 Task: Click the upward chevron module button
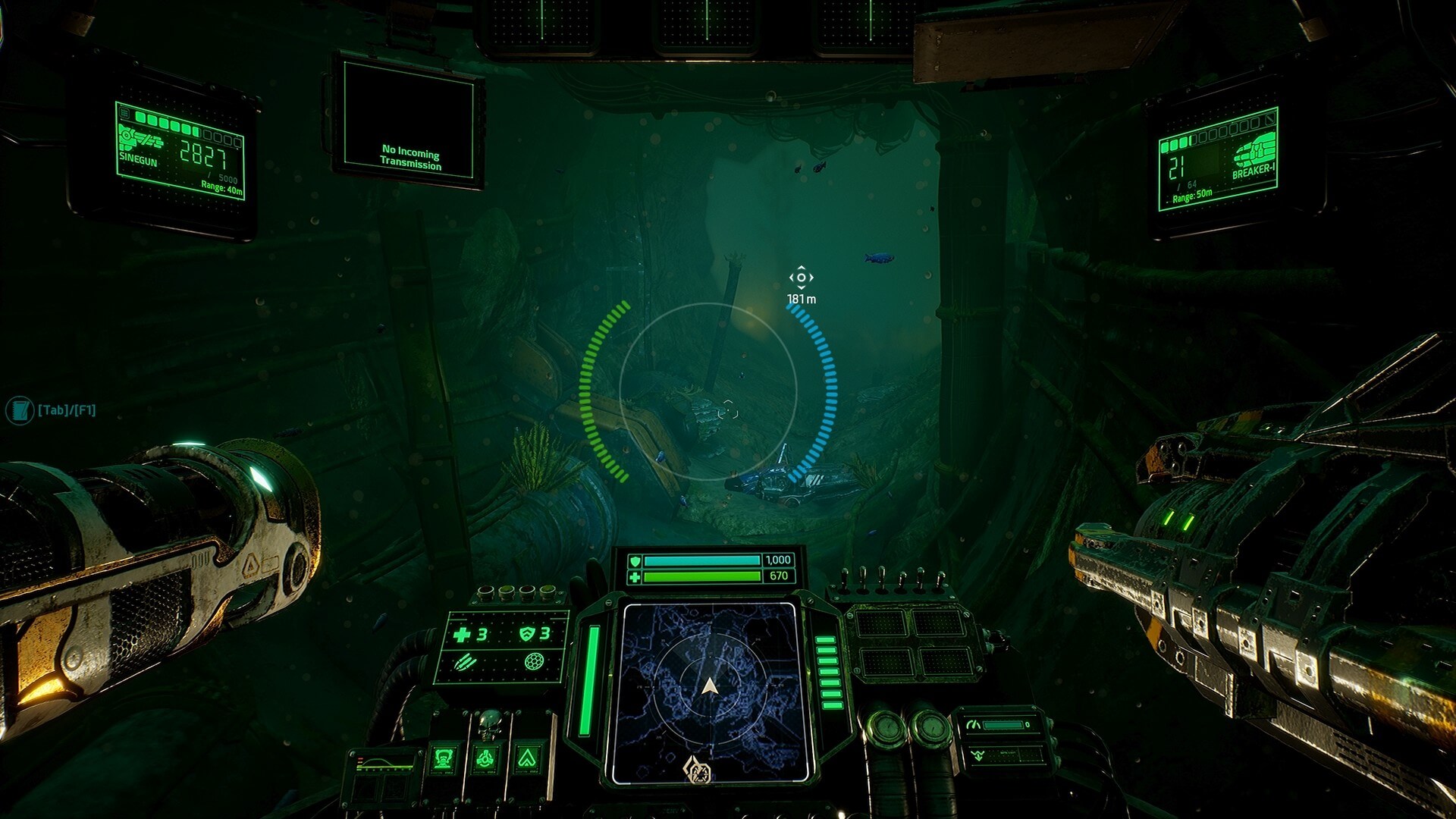tap(528, 758)
